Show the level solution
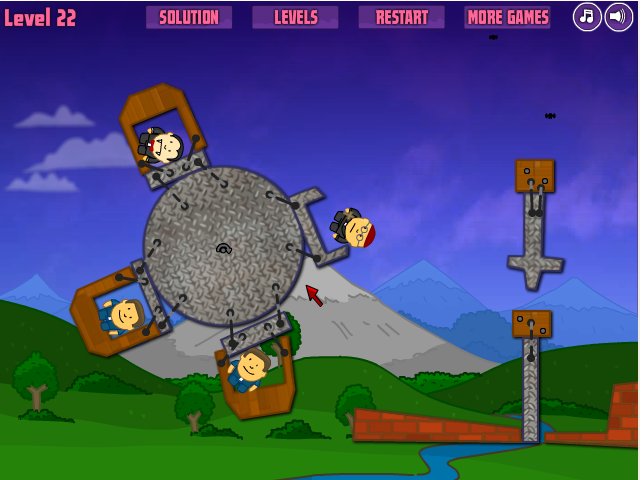Viewport: 643px width, 480px height. [x=189, y=17]
